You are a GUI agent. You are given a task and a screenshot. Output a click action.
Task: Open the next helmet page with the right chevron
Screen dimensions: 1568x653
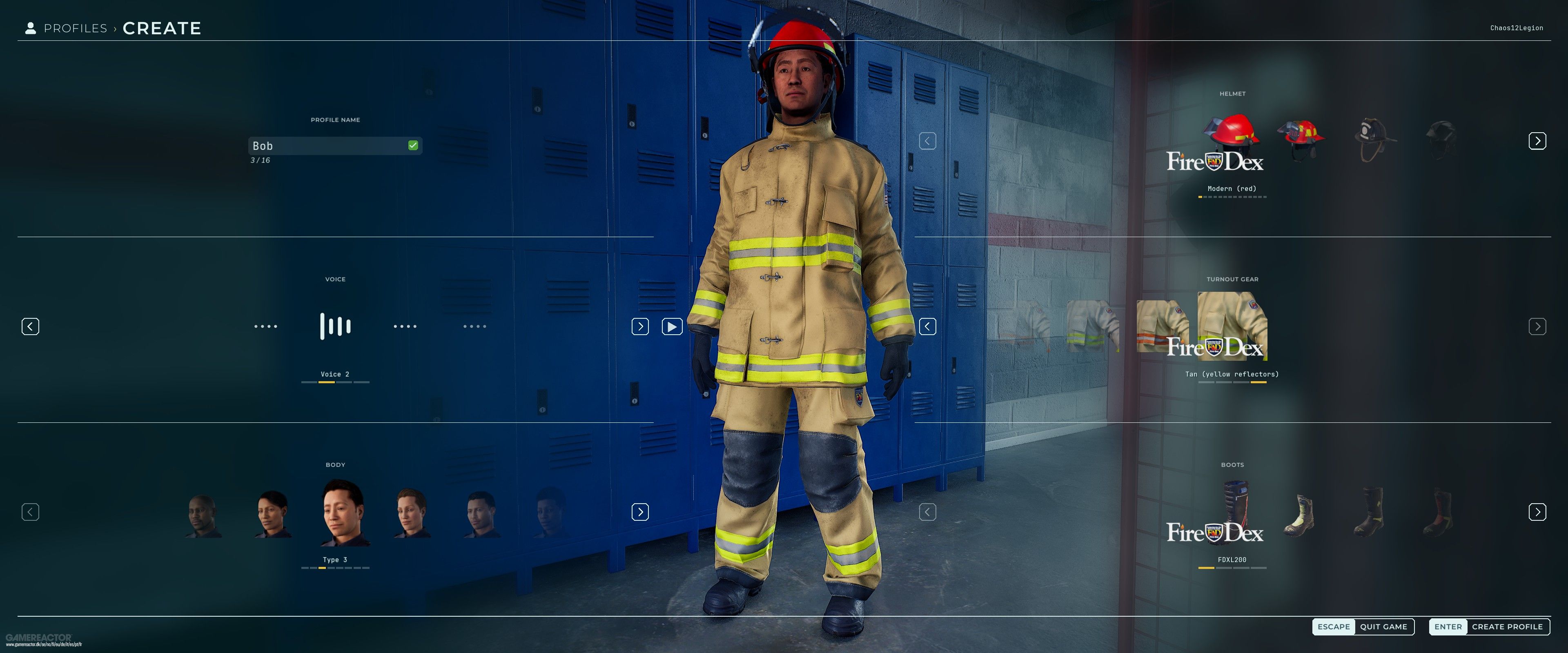click(x=1538, y=140)
